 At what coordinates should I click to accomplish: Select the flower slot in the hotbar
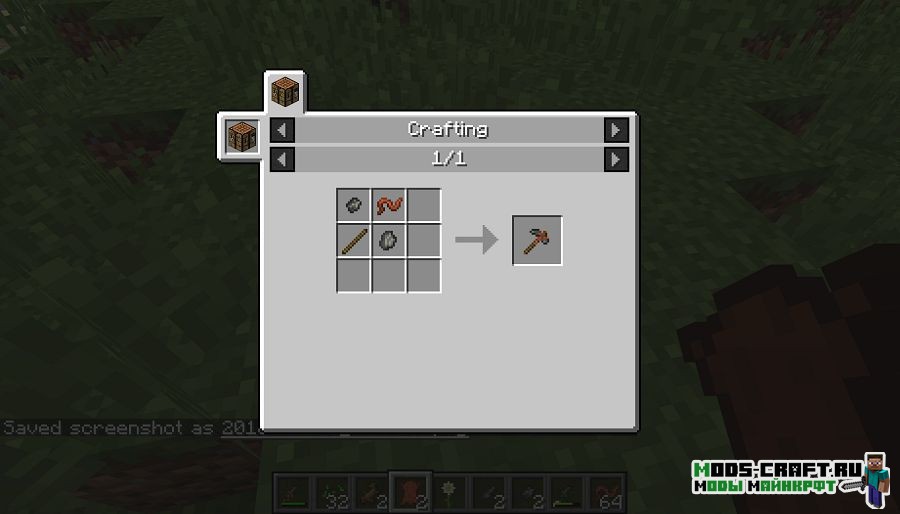point(449,491)
